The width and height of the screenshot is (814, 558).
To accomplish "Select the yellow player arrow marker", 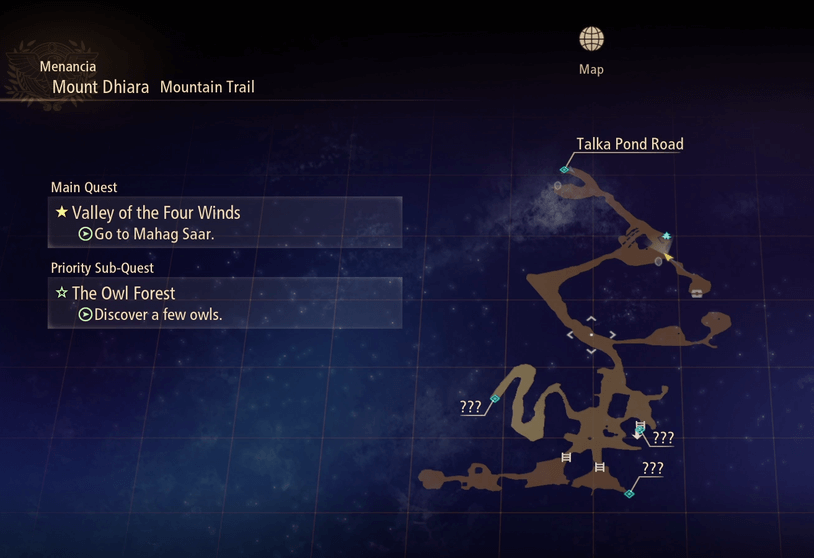I will [669, 257].
